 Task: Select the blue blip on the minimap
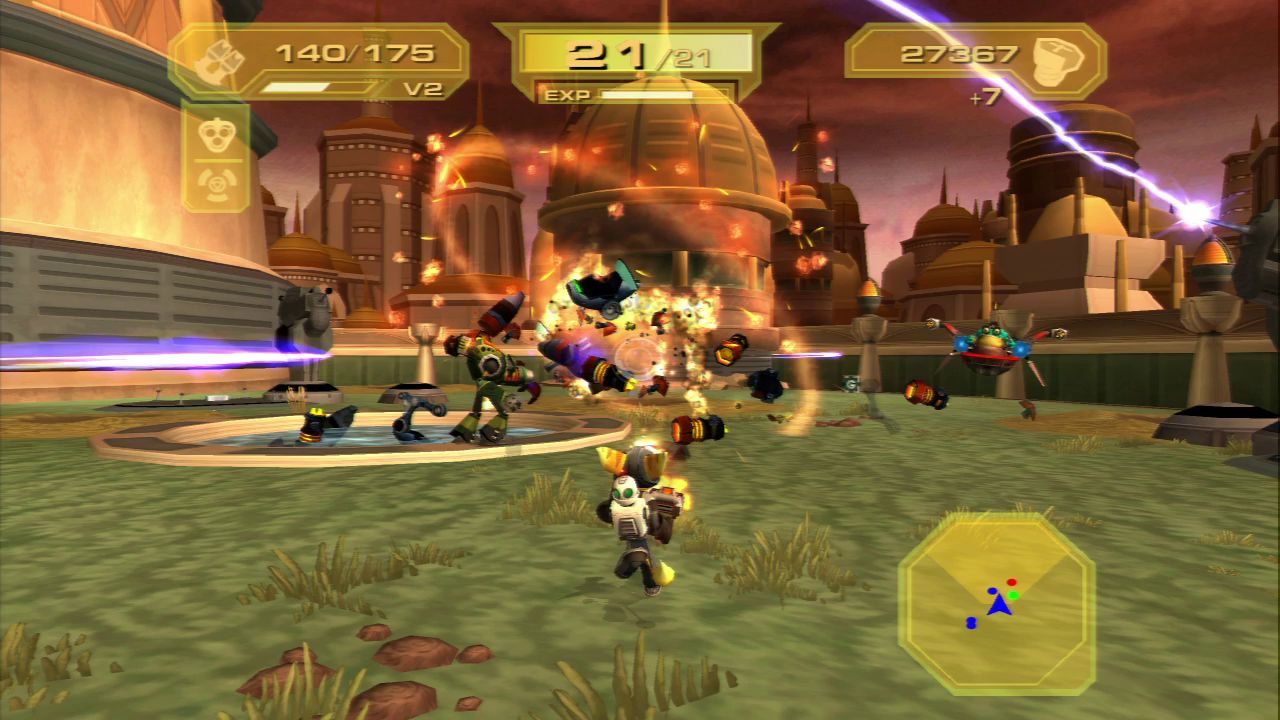click(x=971, y=623)
